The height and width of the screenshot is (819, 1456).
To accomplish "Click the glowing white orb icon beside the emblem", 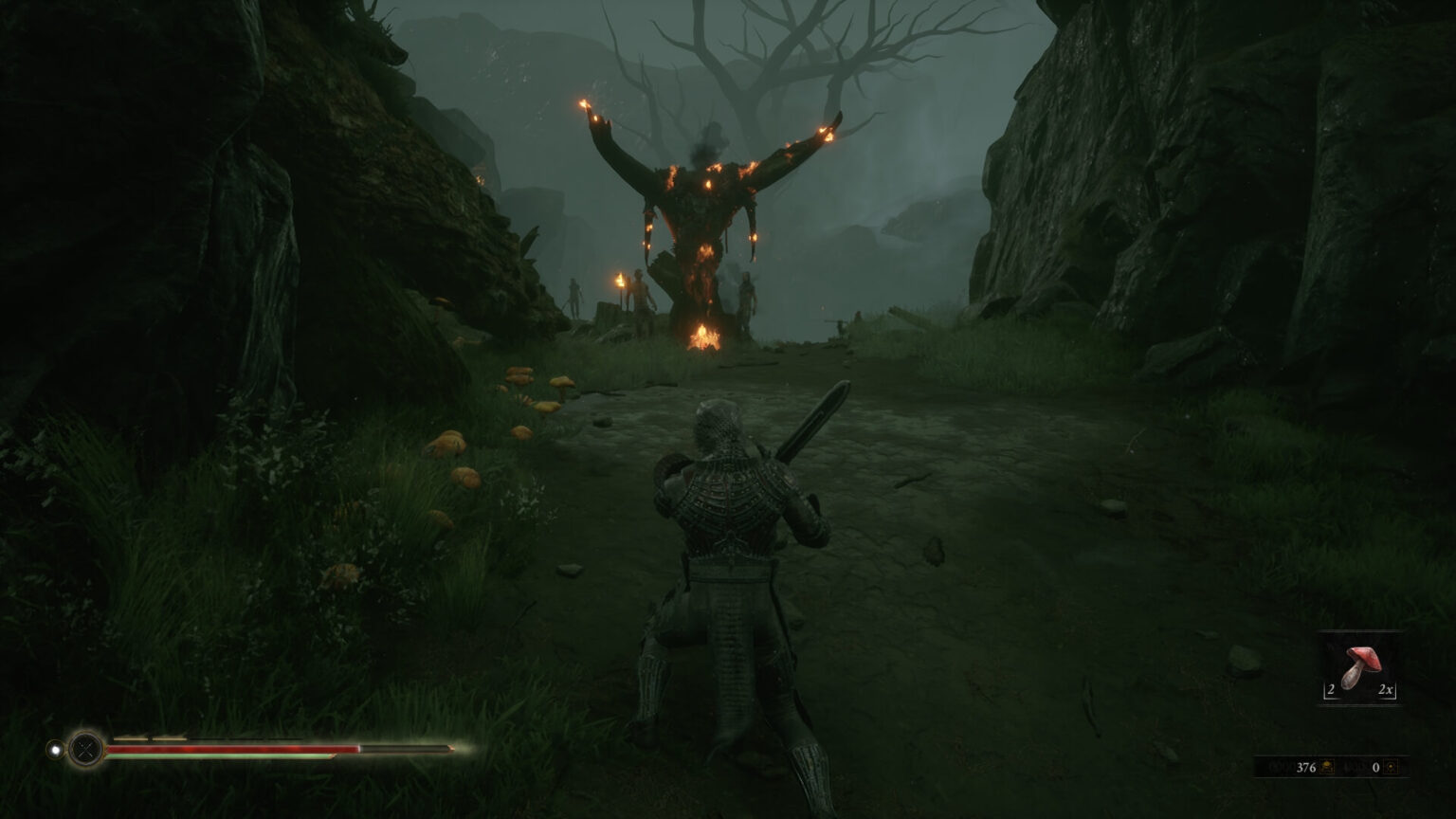I will click(56, 750).
